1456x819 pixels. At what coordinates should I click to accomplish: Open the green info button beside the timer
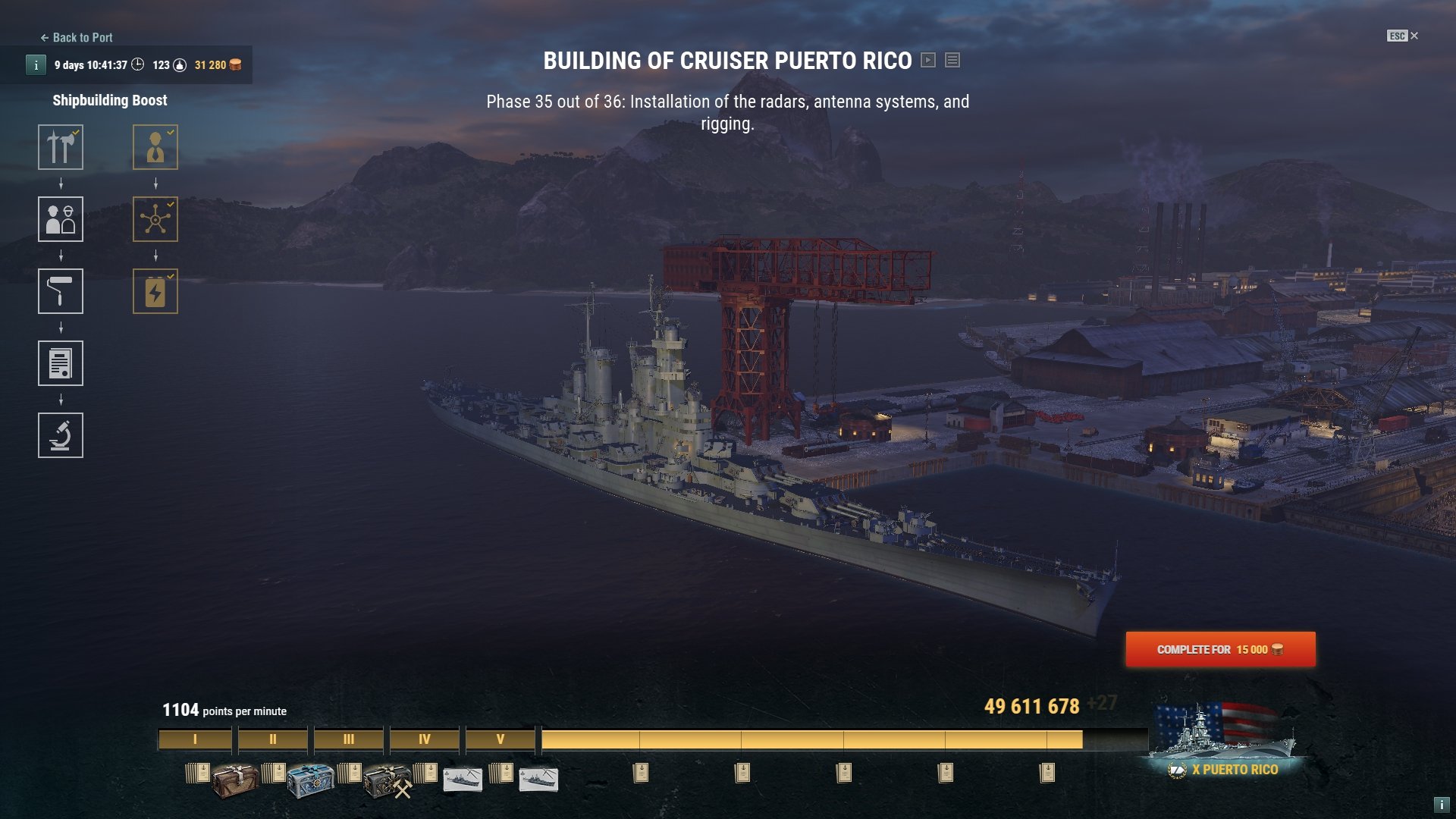[x=36, y=65]
